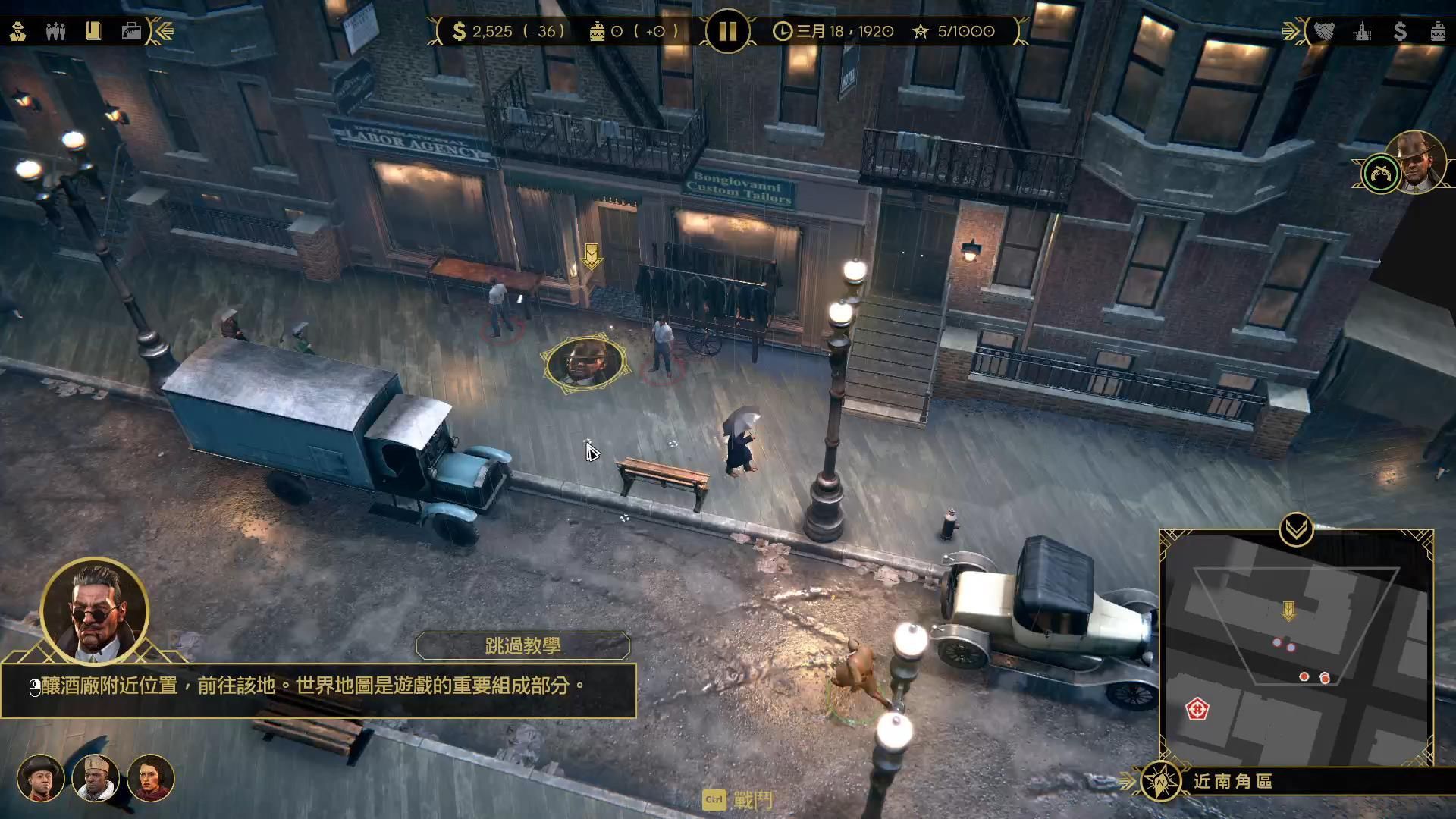The height and width of the screenshot is (819, 1456).
Task: Open the diplomacy handshake icon
Action: coord(1323,32)
